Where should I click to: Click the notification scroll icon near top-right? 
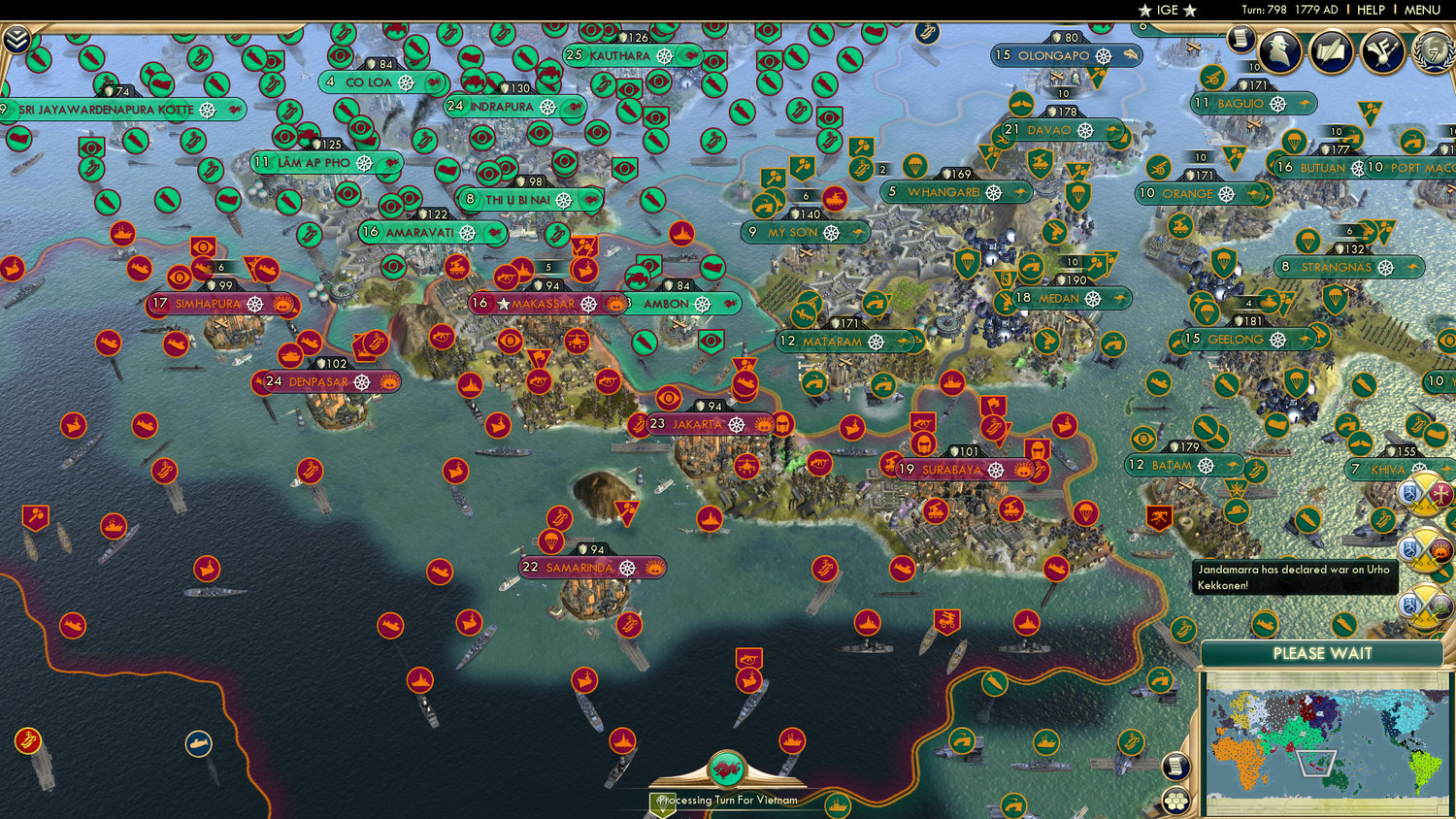click(1240, 41)
